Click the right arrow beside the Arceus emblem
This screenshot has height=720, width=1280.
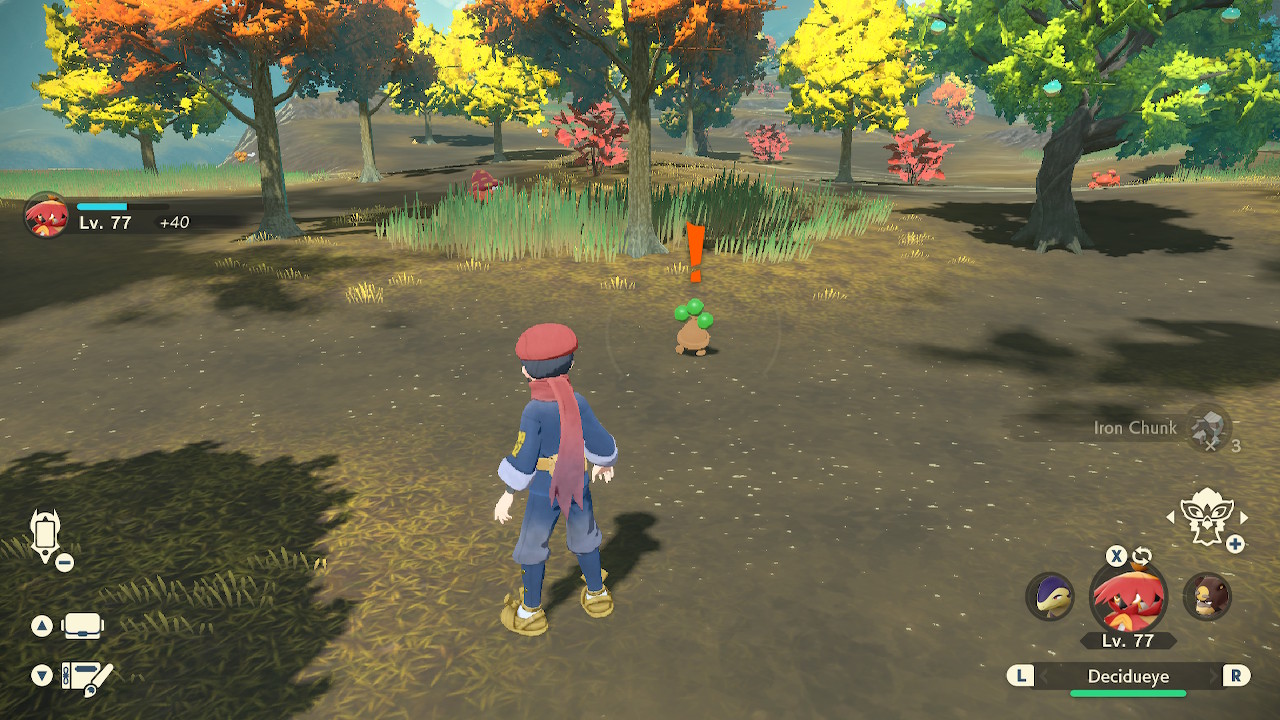click(1242, 517)
